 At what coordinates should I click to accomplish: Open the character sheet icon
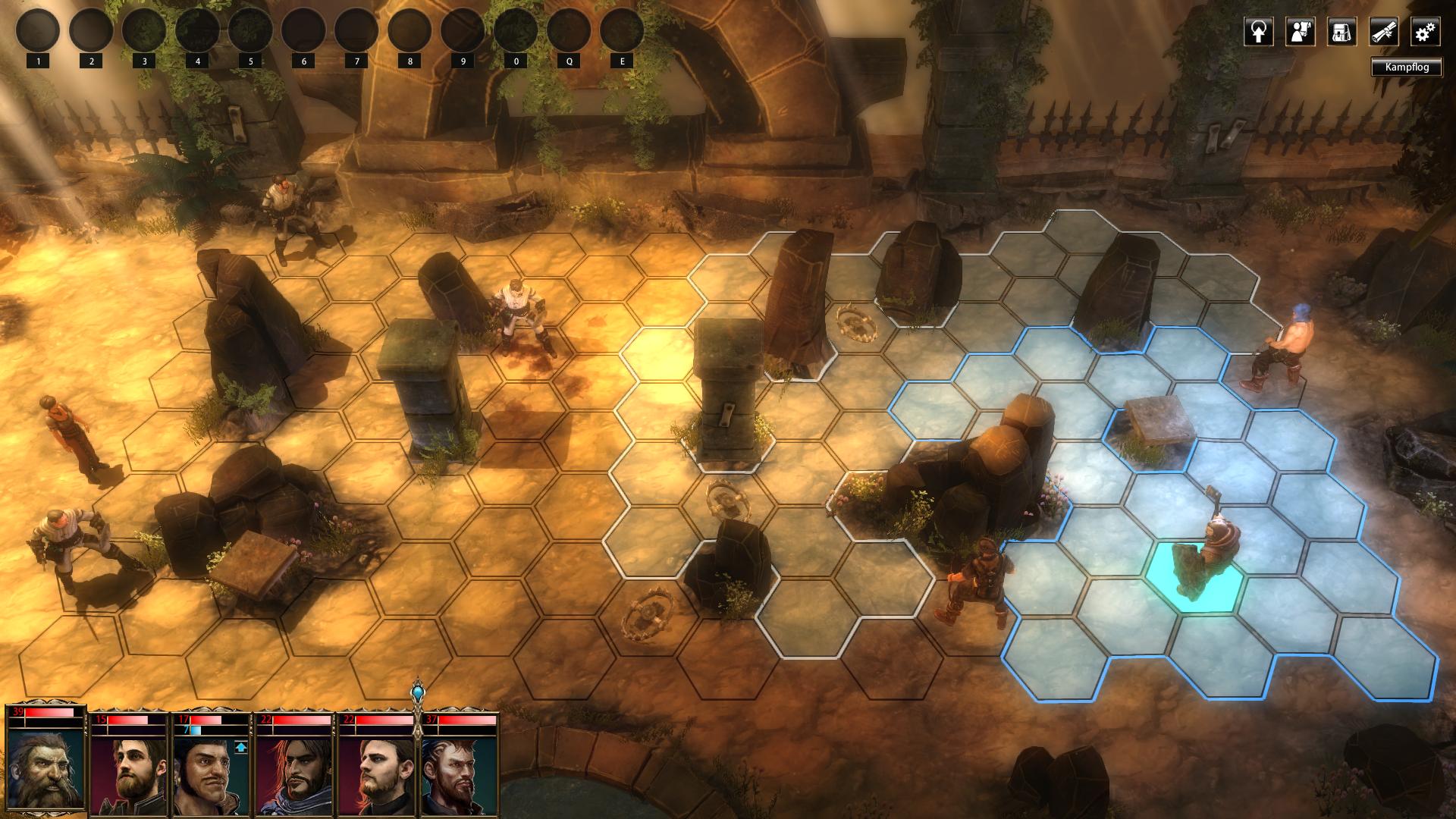1300,32
